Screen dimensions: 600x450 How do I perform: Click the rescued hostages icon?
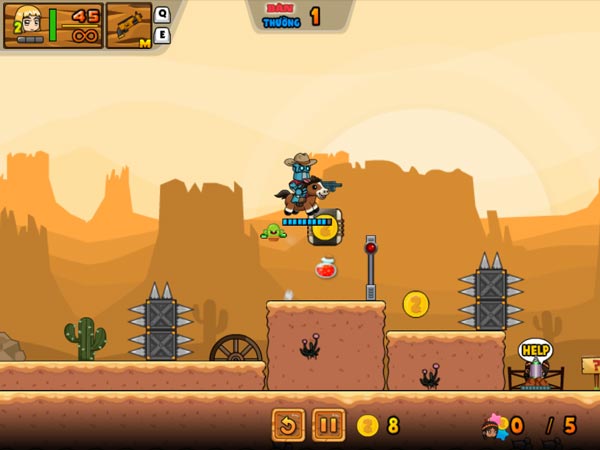[494, 427]
